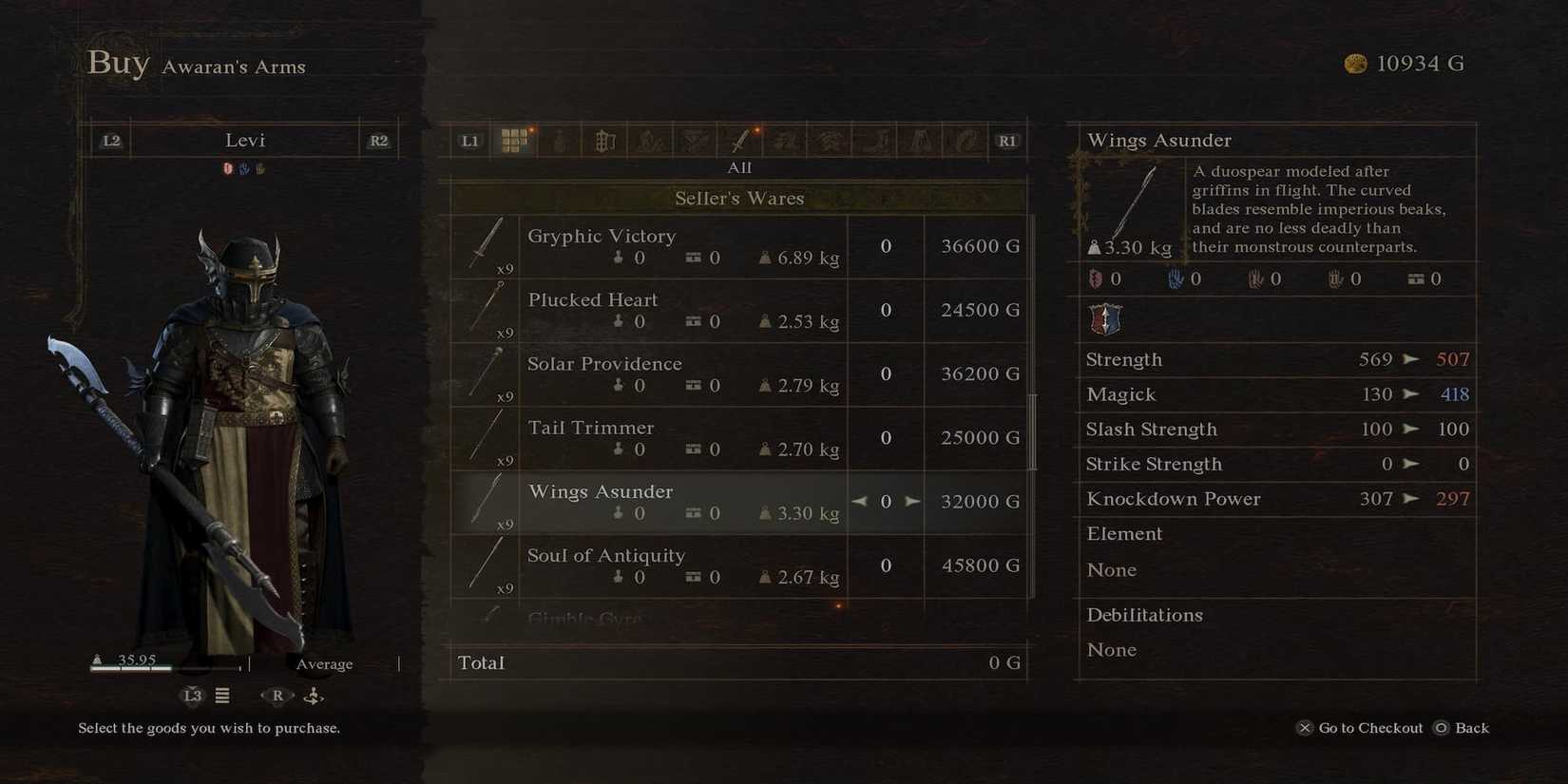Select the sword weapon category icon
Screen dimensions: 1568x784
pos(740,140)
